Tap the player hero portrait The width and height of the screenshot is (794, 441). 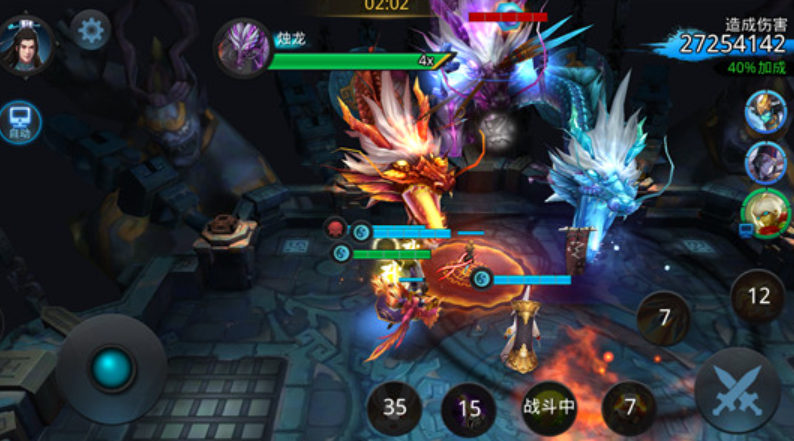click(x=26, y=44)
